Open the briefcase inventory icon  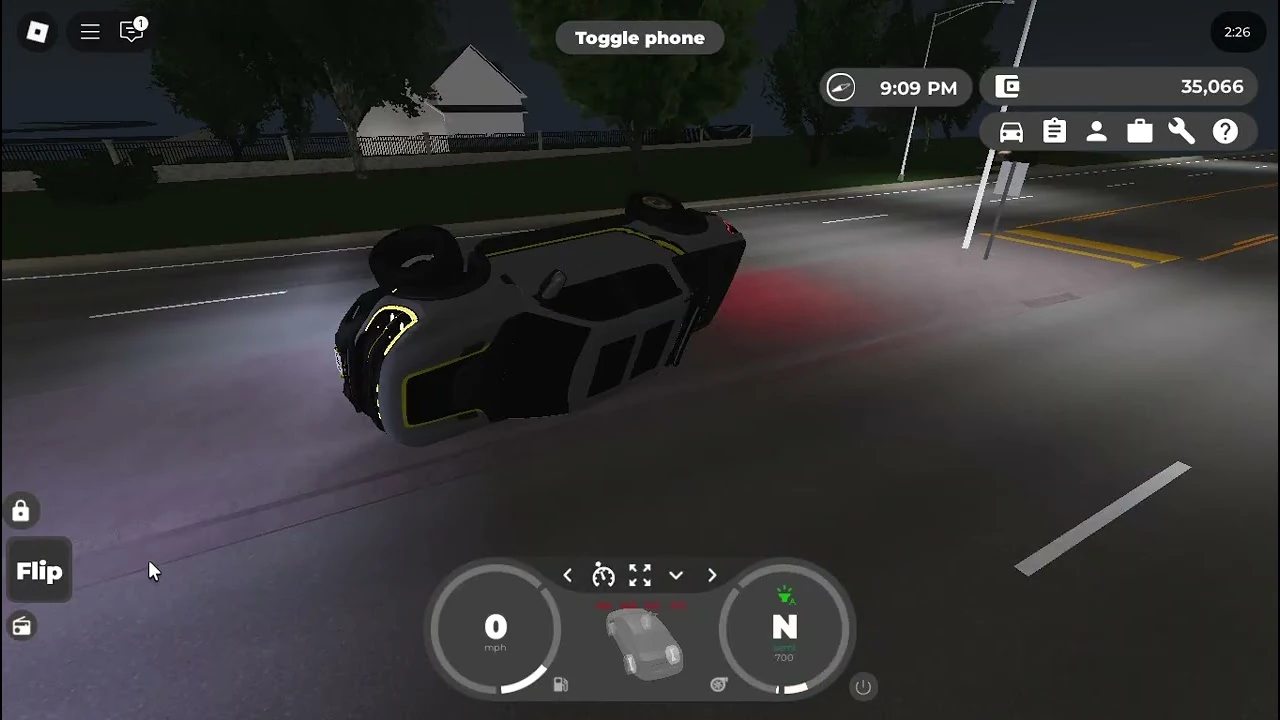[1139, 131]
